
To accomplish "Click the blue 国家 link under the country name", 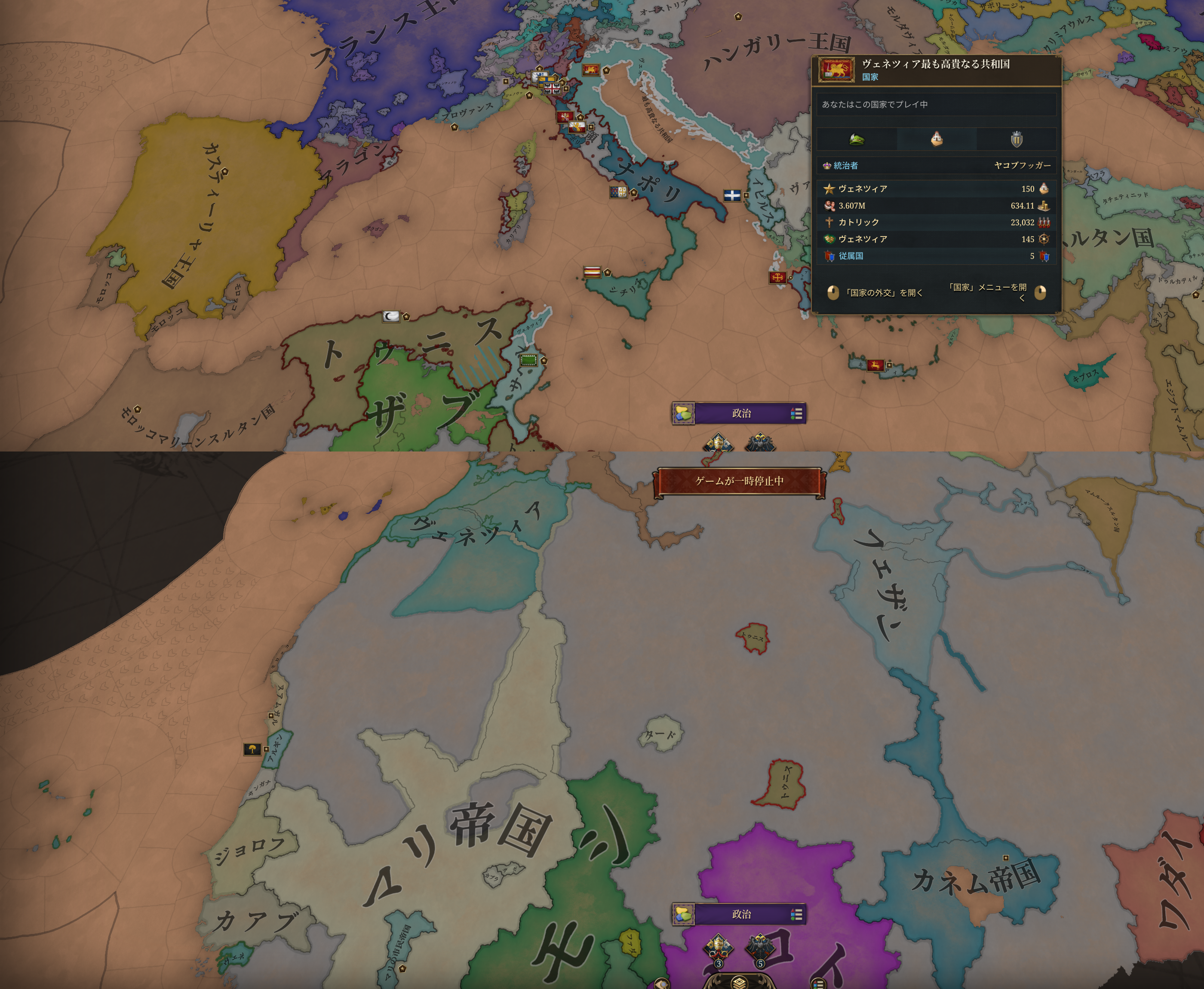I will click(x=870, y=77).
